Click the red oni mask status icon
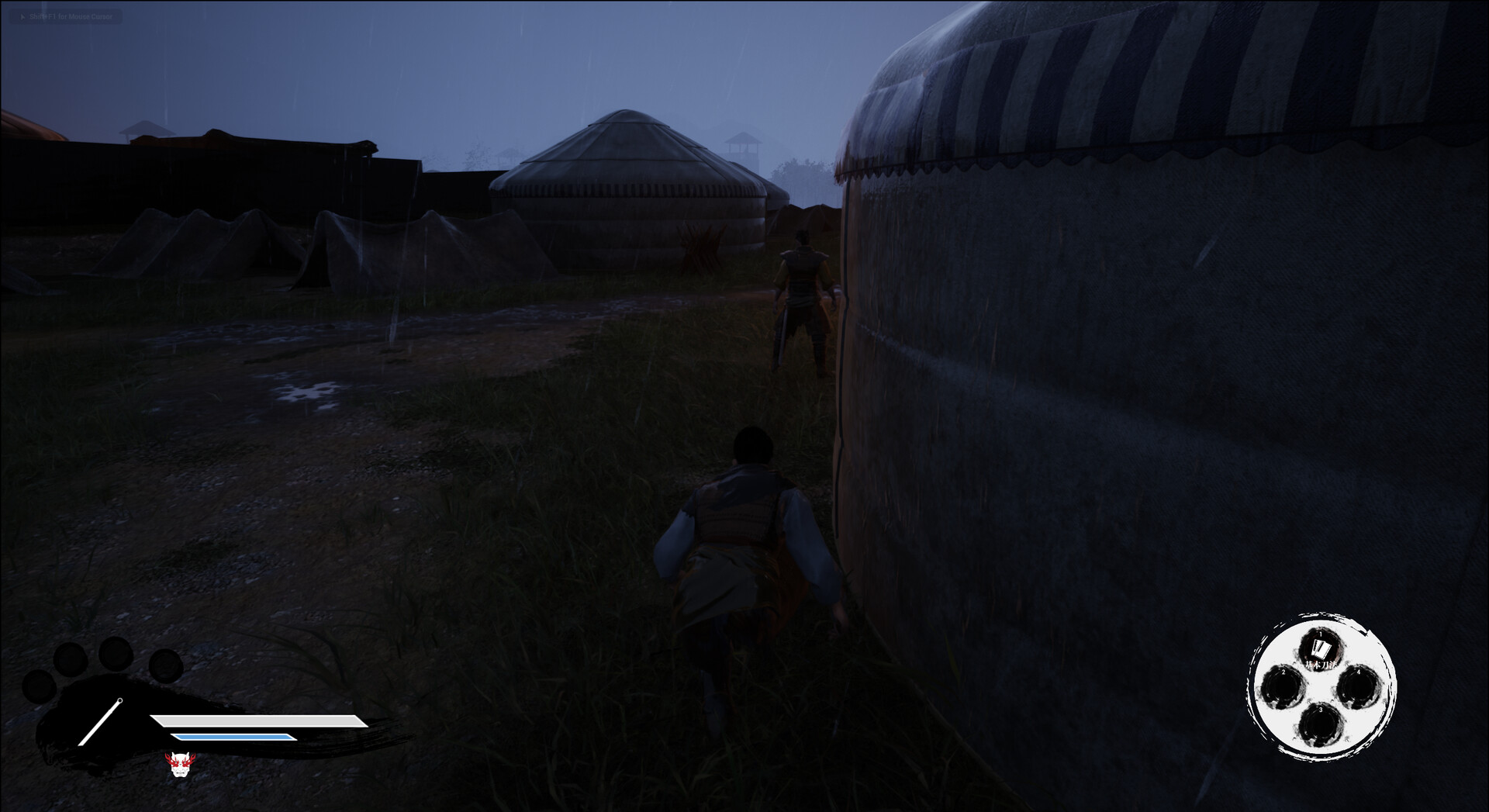 click(x=180, y=765)
